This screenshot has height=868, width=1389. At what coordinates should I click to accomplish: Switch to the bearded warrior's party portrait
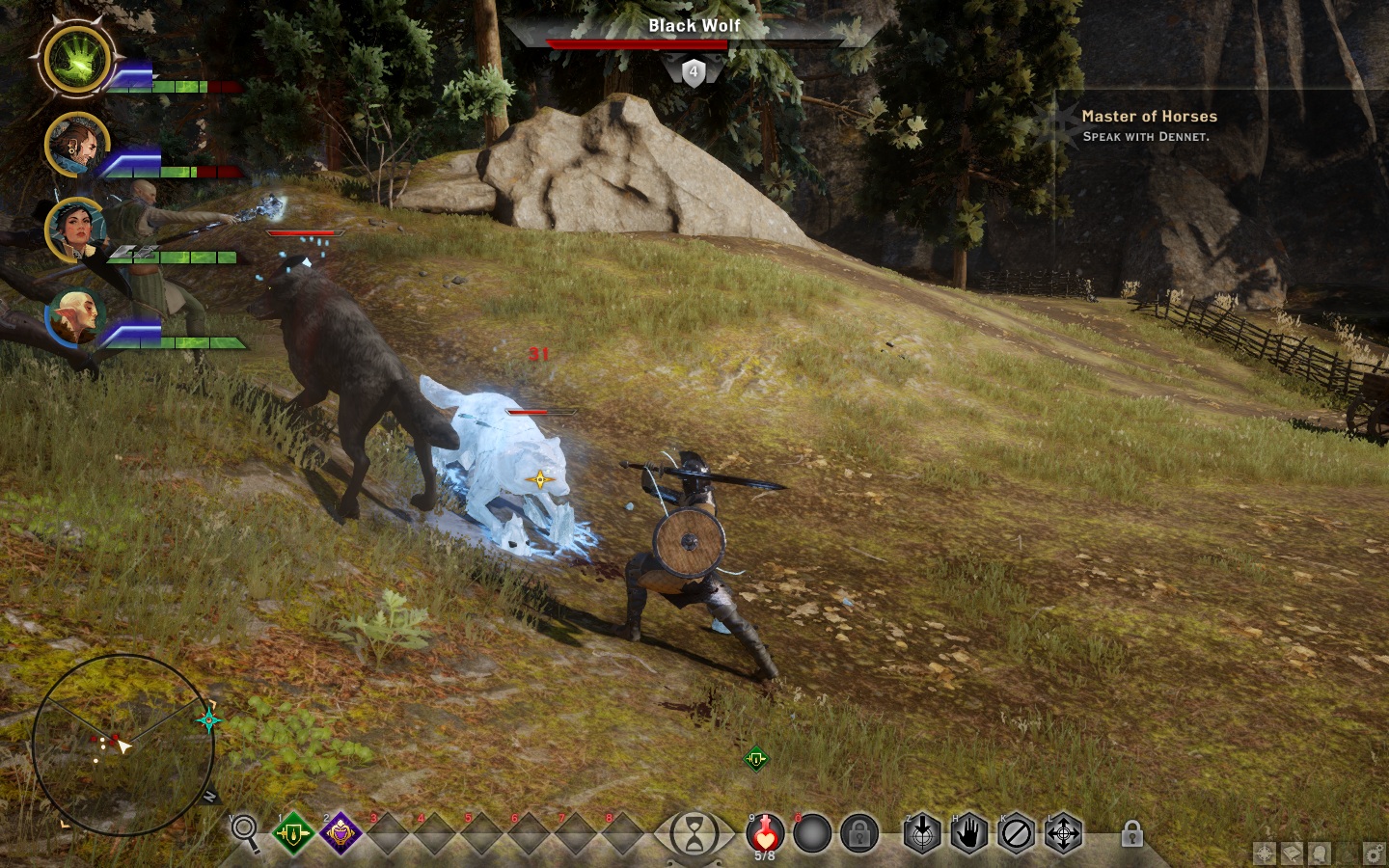[73, 146]
